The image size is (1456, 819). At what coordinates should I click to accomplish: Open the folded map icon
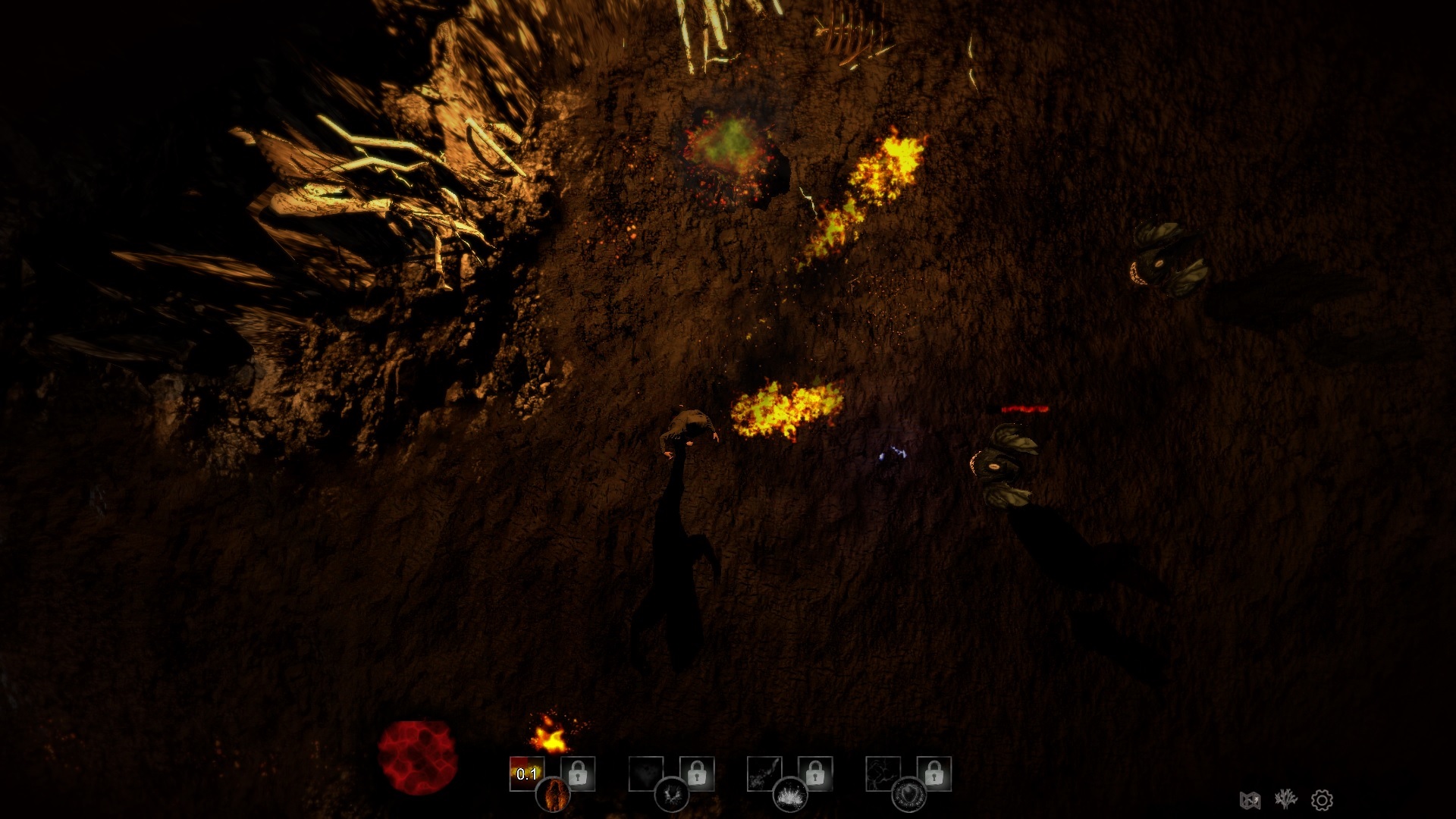(x=1250, y=800)
